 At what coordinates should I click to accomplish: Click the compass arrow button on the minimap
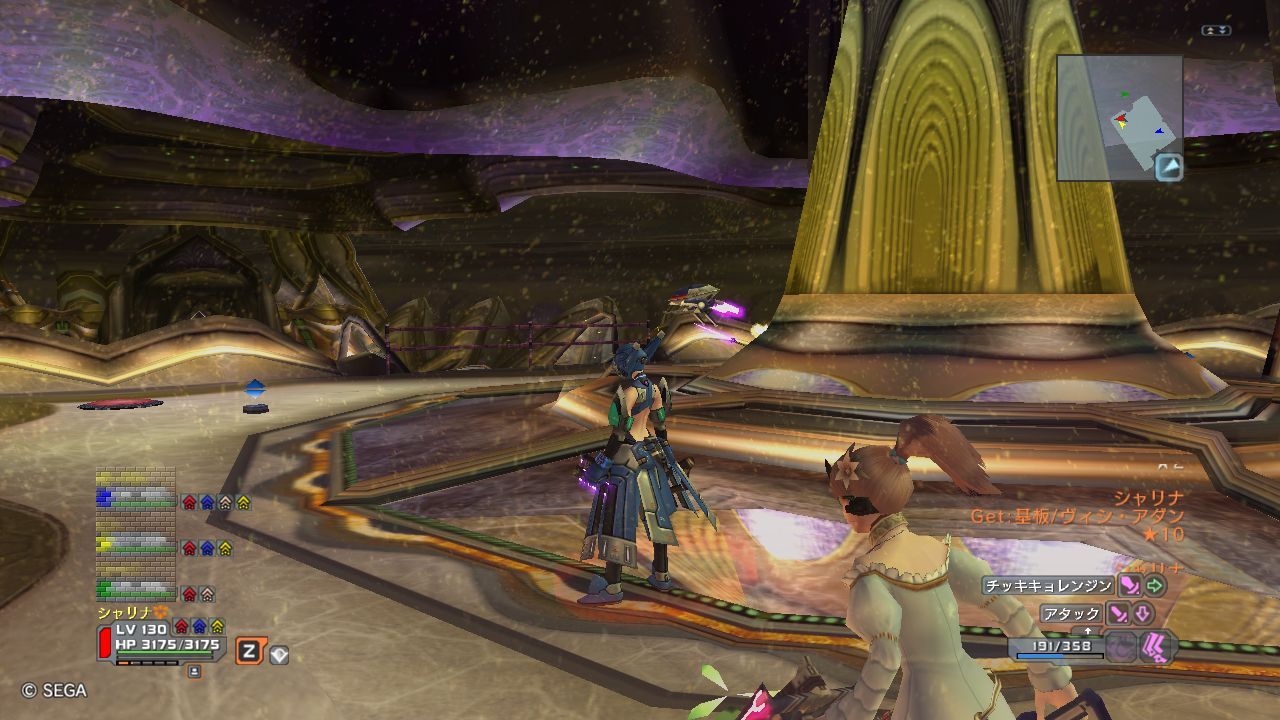[x=1168, y=167]
